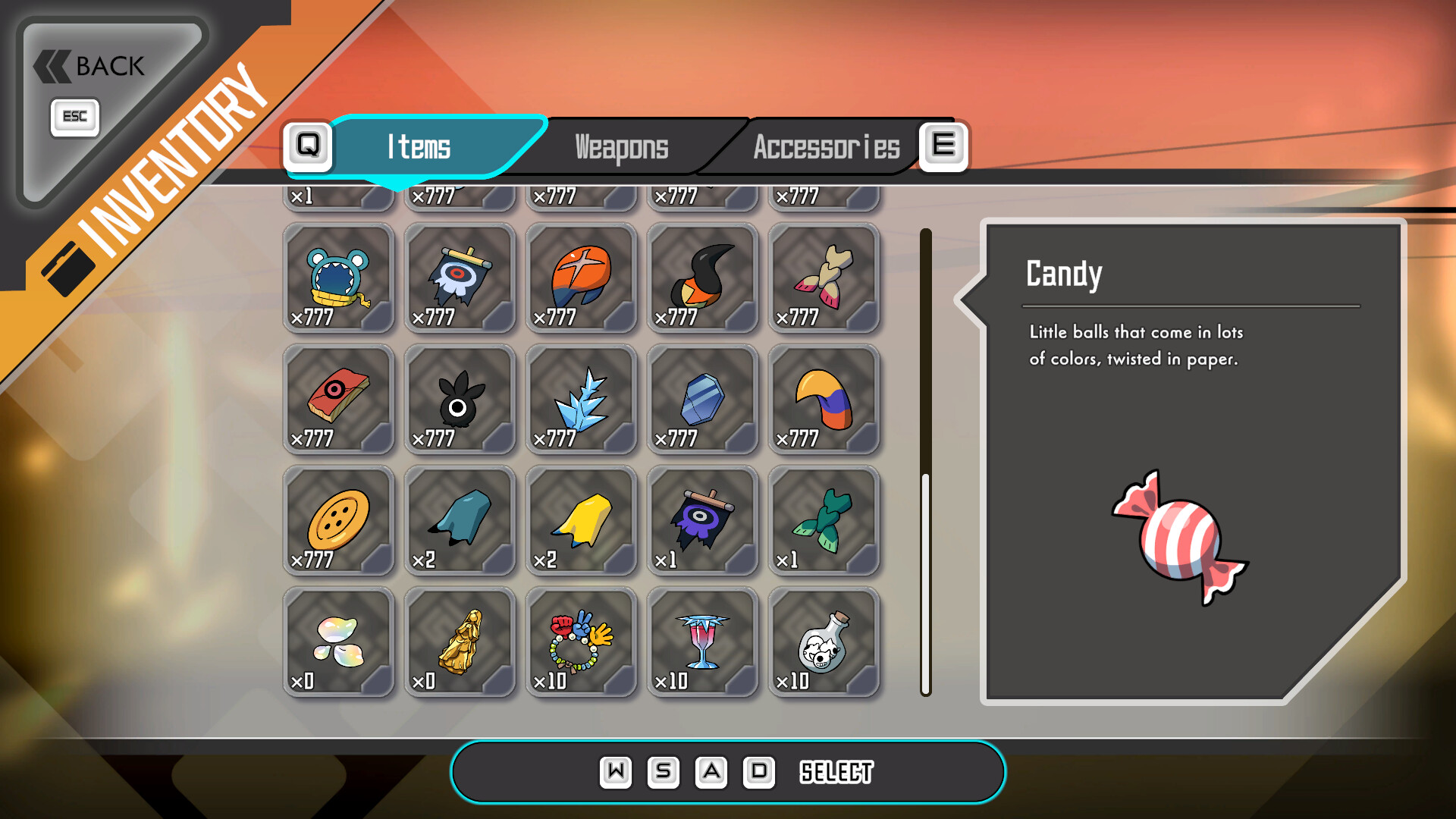
Task: Choose the rock-paper-scissors bracelet item
Action: (x=581, y=642)
